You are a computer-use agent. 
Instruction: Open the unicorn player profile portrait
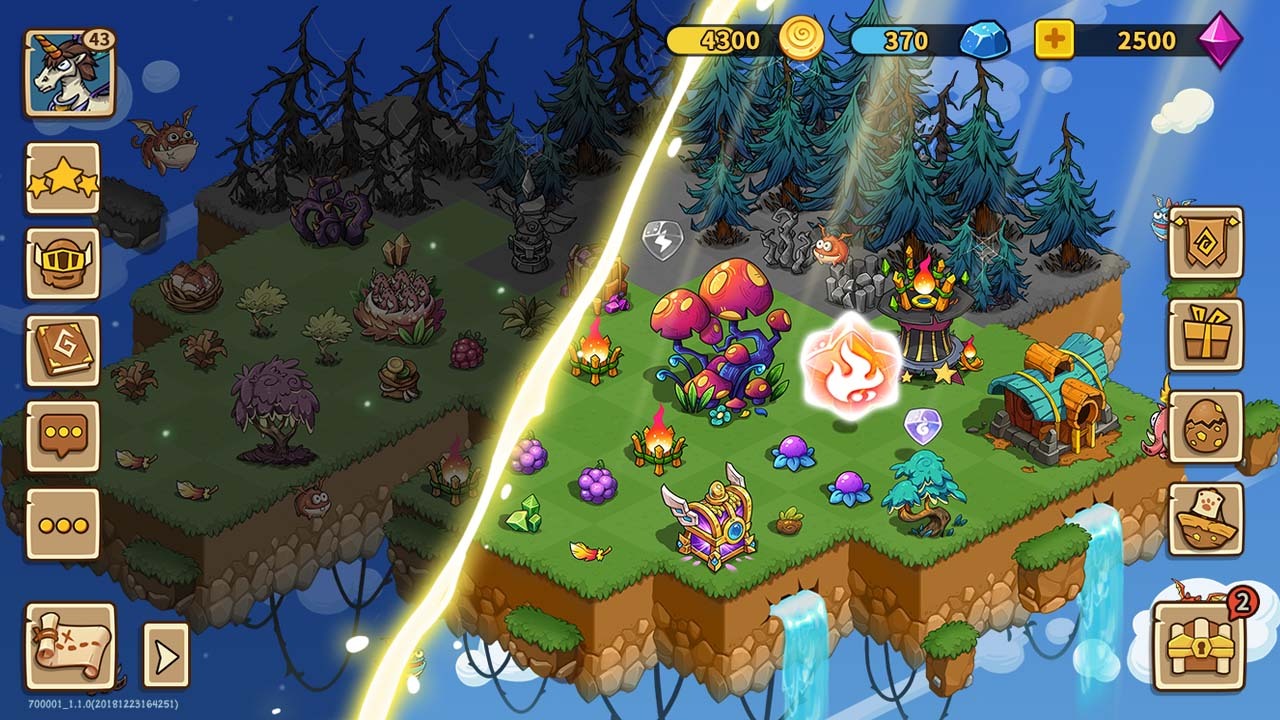(69, 73)
